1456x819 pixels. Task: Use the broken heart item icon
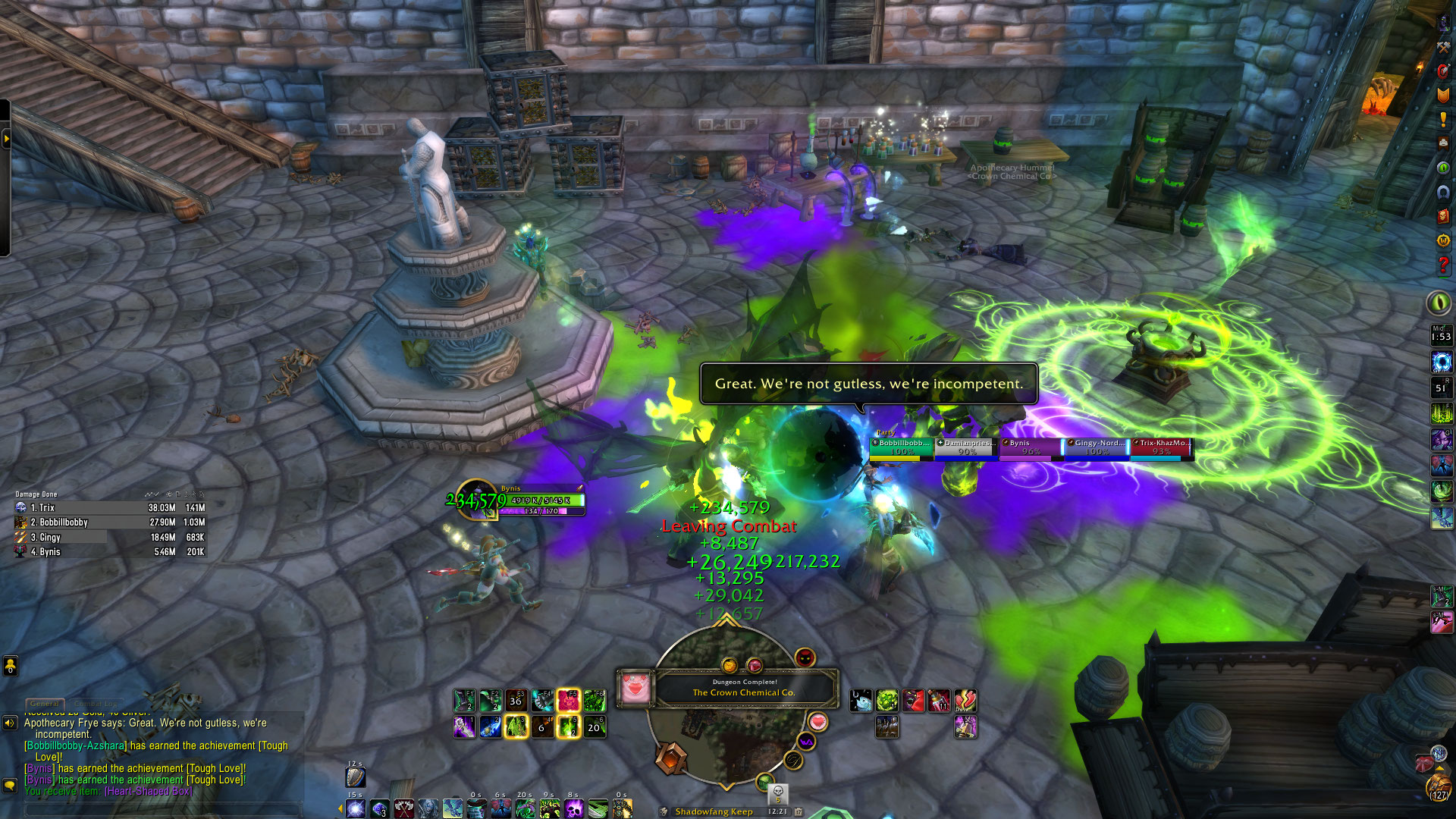965,701
